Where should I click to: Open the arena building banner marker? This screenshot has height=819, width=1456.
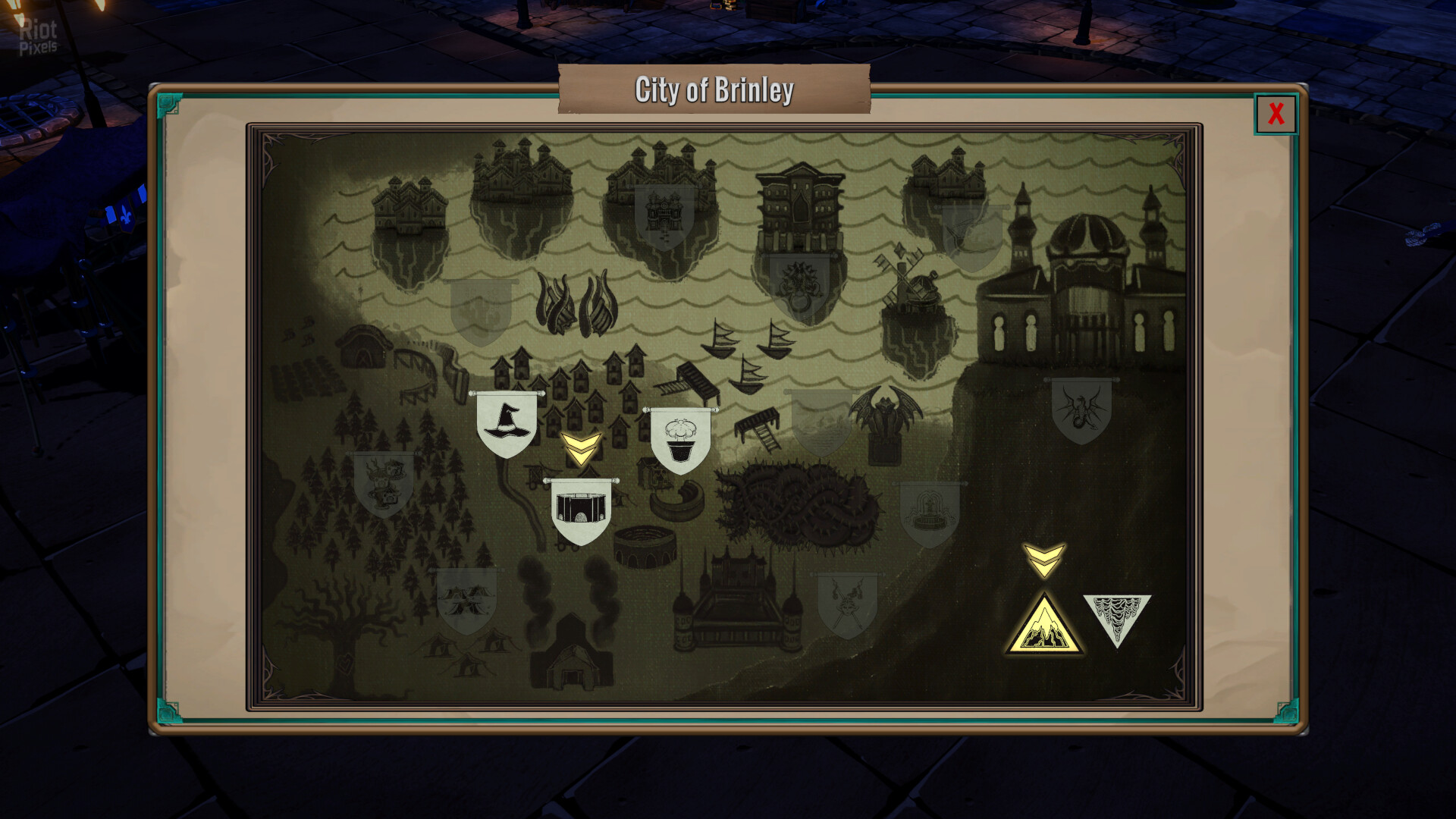point(581,510)
